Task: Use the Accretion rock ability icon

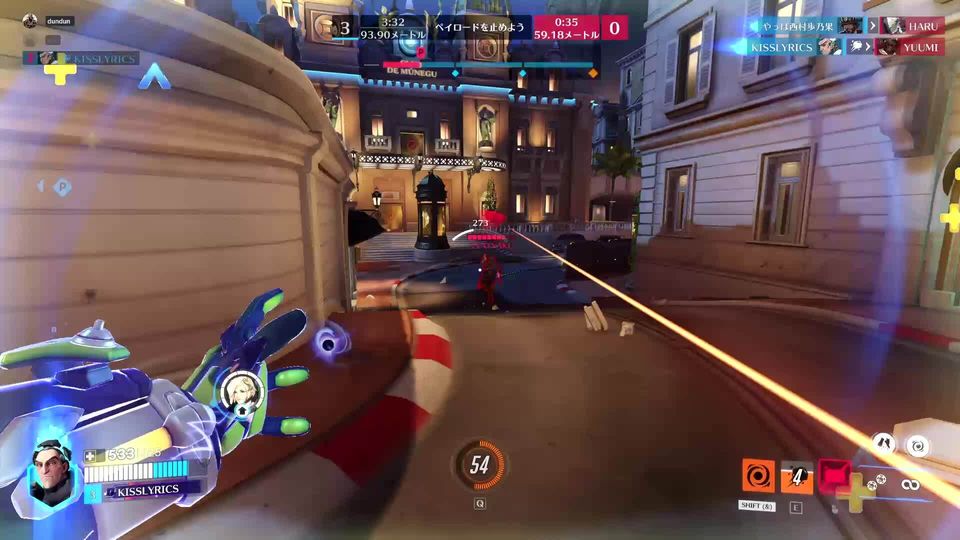Action: coord(797,475)
